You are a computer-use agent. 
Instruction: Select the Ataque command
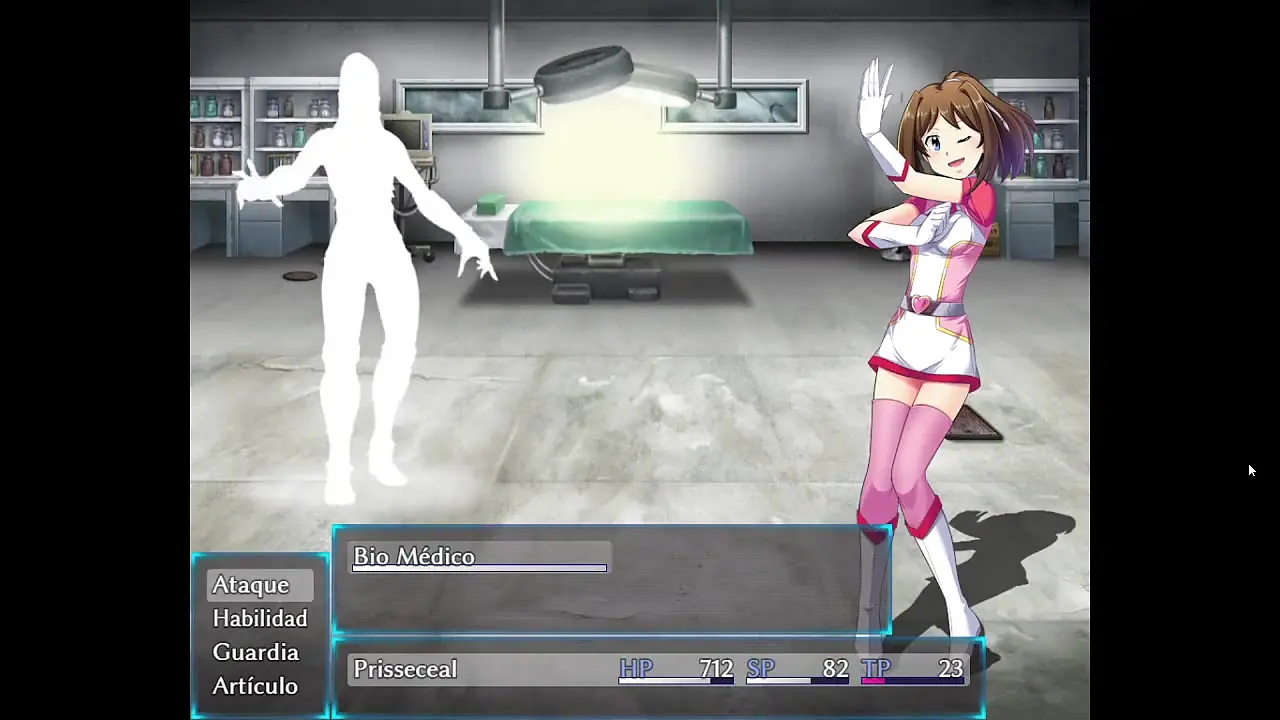coord(251,585)
